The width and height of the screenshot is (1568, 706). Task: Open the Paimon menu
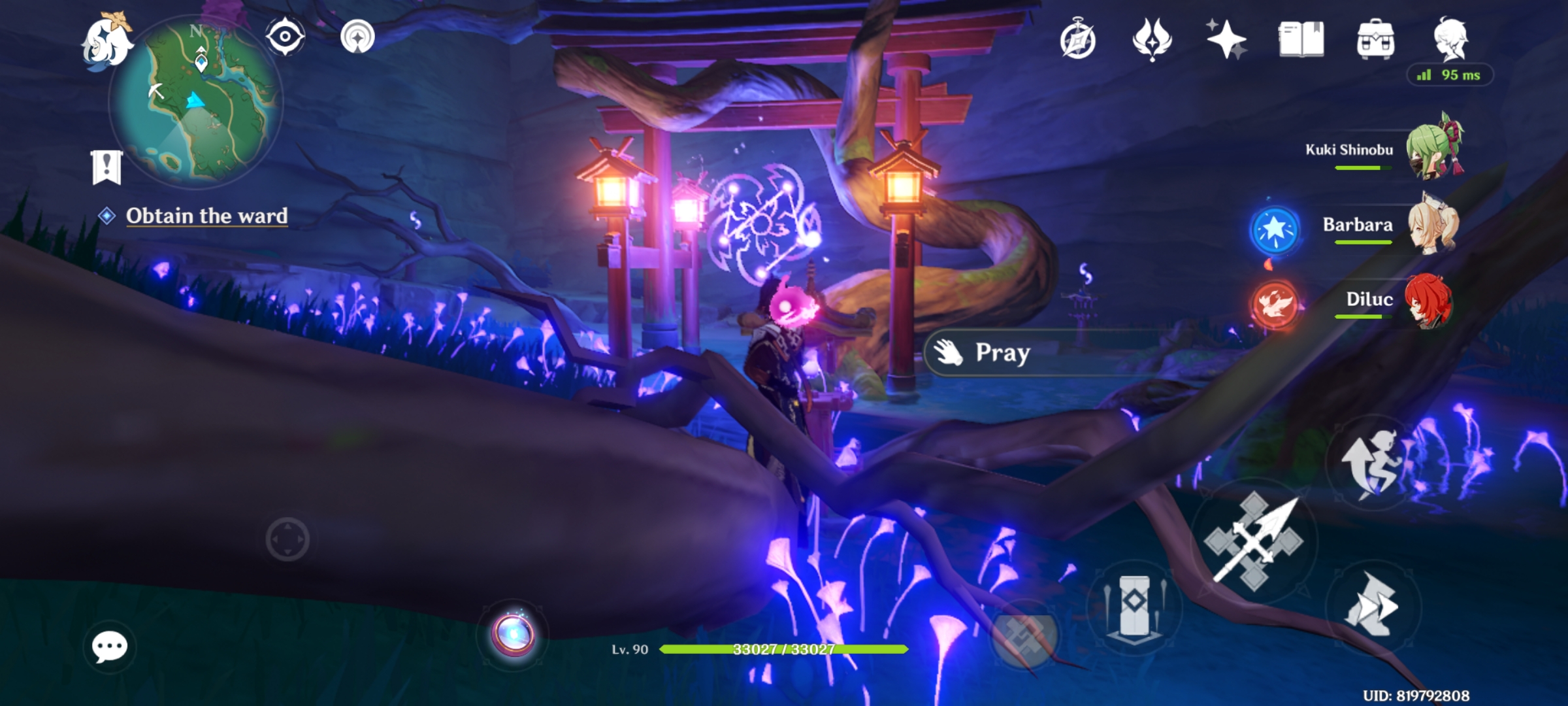coord(108,39)
